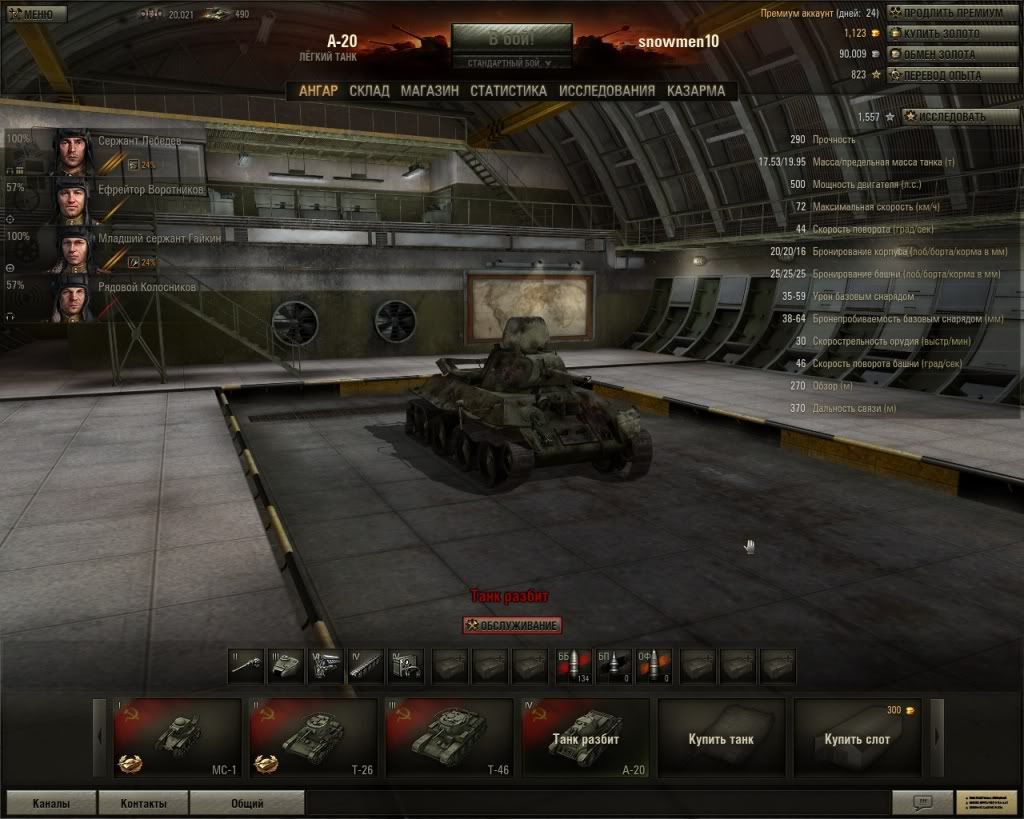Switch to the Склад tab
1024x819 pixels.
click(x=369, y=90)
